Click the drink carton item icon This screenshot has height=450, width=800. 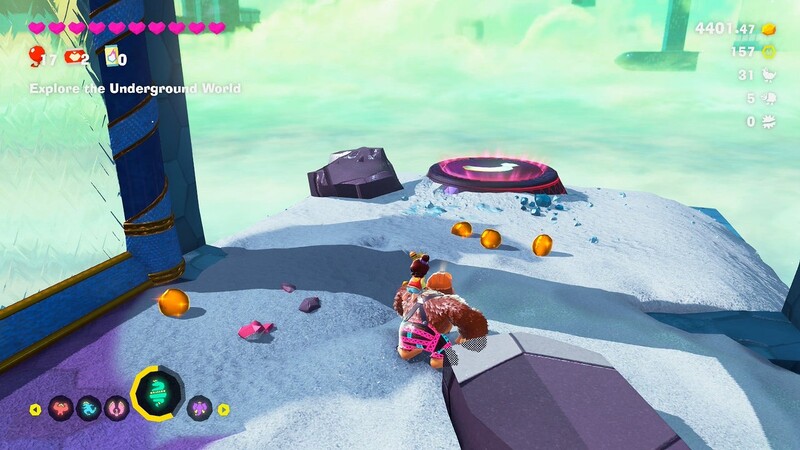pyautogui.click(x=112, y=58)
